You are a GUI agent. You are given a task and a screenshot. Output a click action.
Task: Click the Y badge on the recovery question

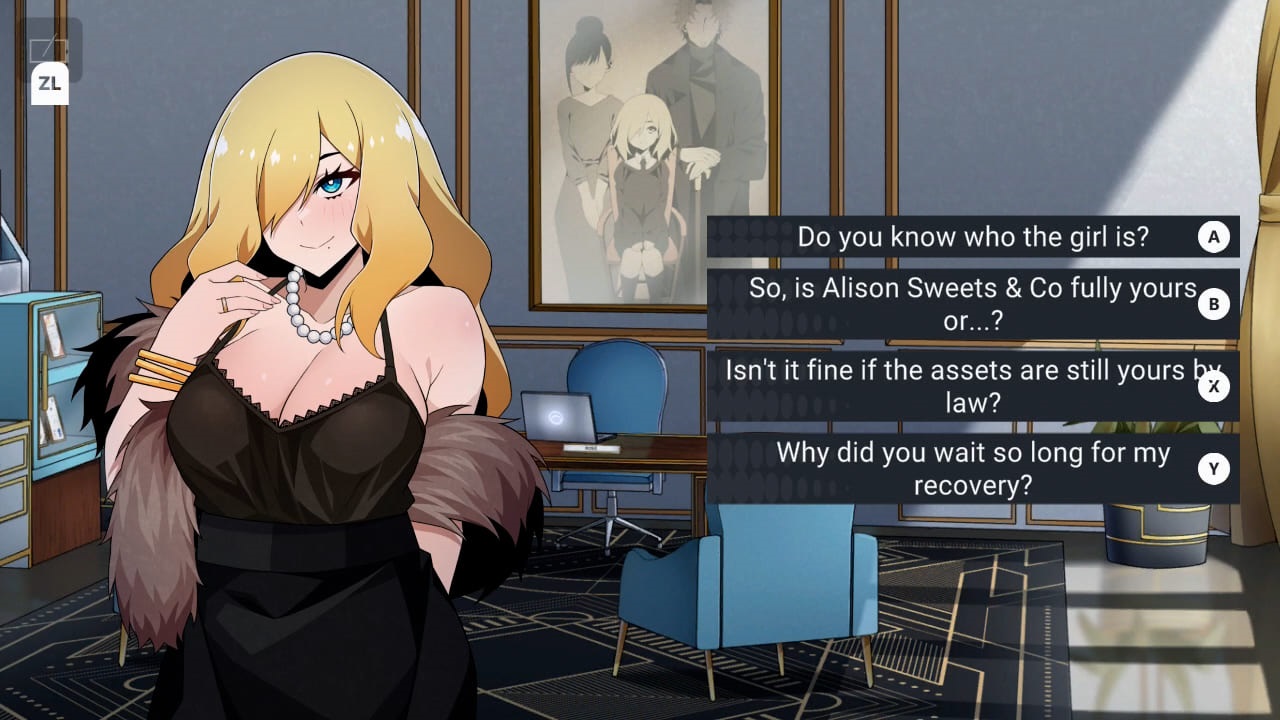click(1214, 468)
